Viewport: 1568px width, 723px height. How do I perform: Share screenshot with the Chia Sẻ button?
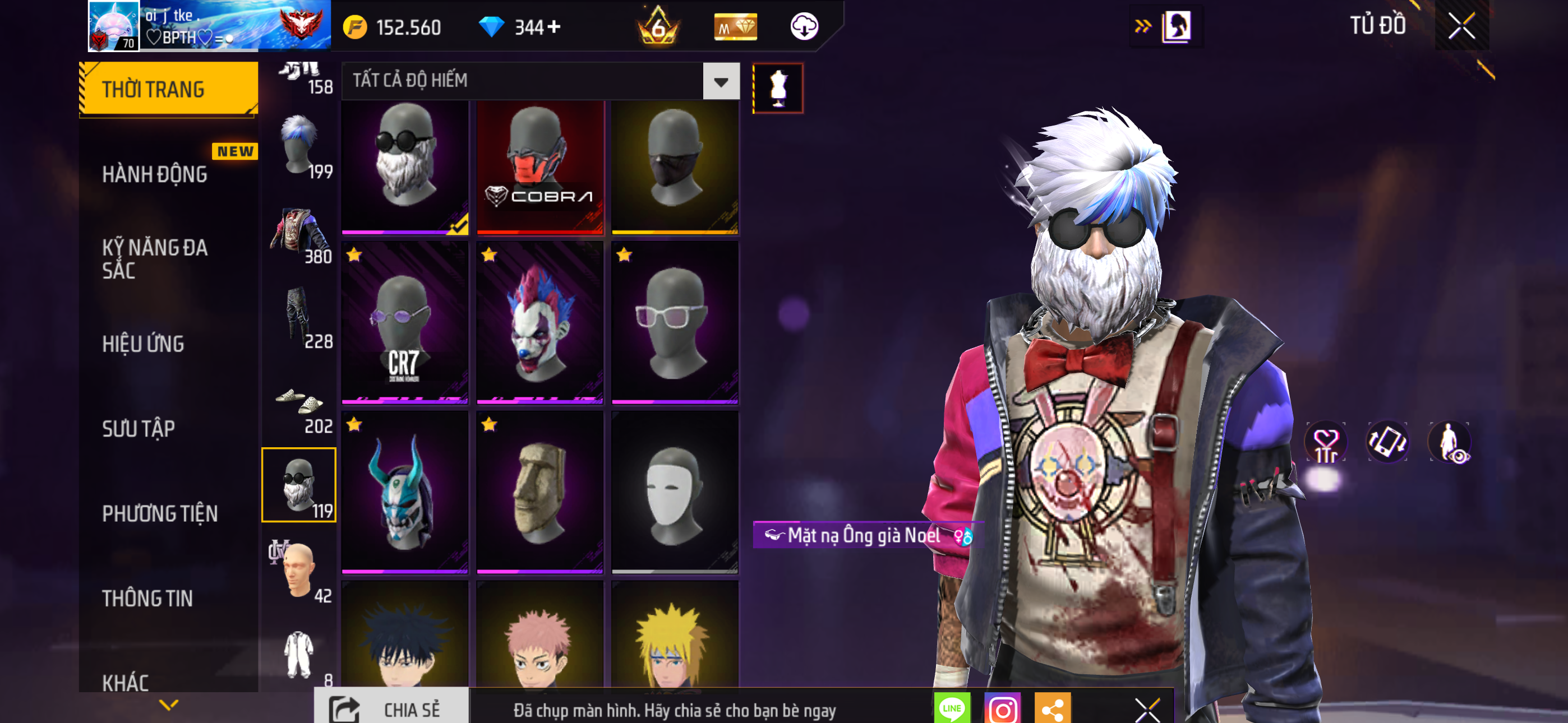[391, 709]
